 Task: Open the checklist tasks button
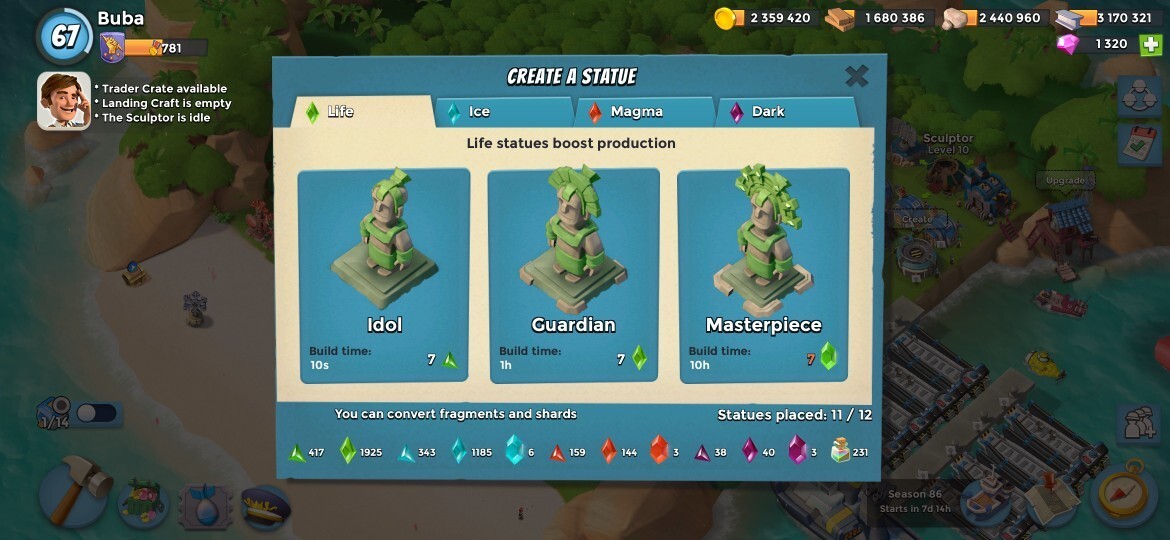click(x=1138, y=146)
